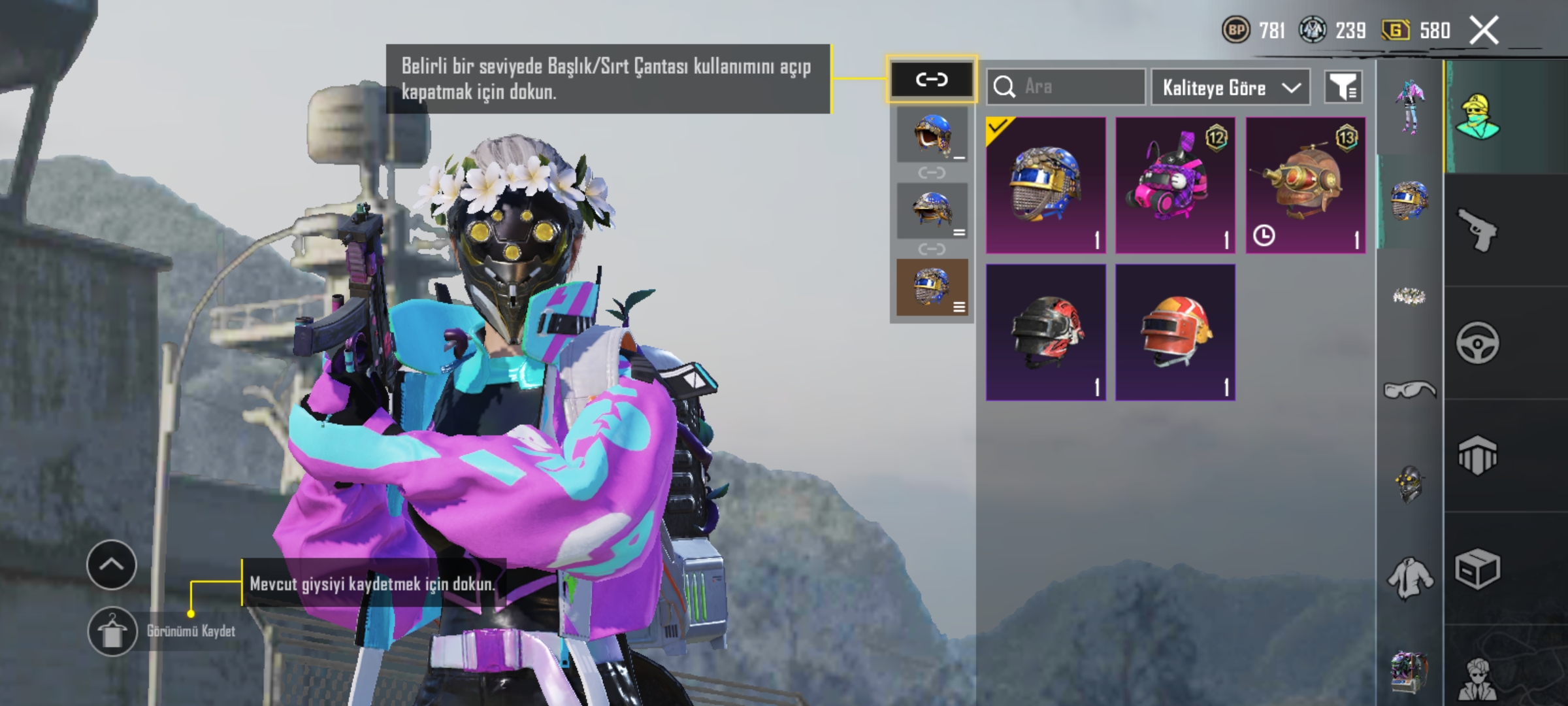The width and height of the screenshot is (1568, 706).
Task: Open the filter options icon
Action: pyautogui.click(x=1343, y=87)
